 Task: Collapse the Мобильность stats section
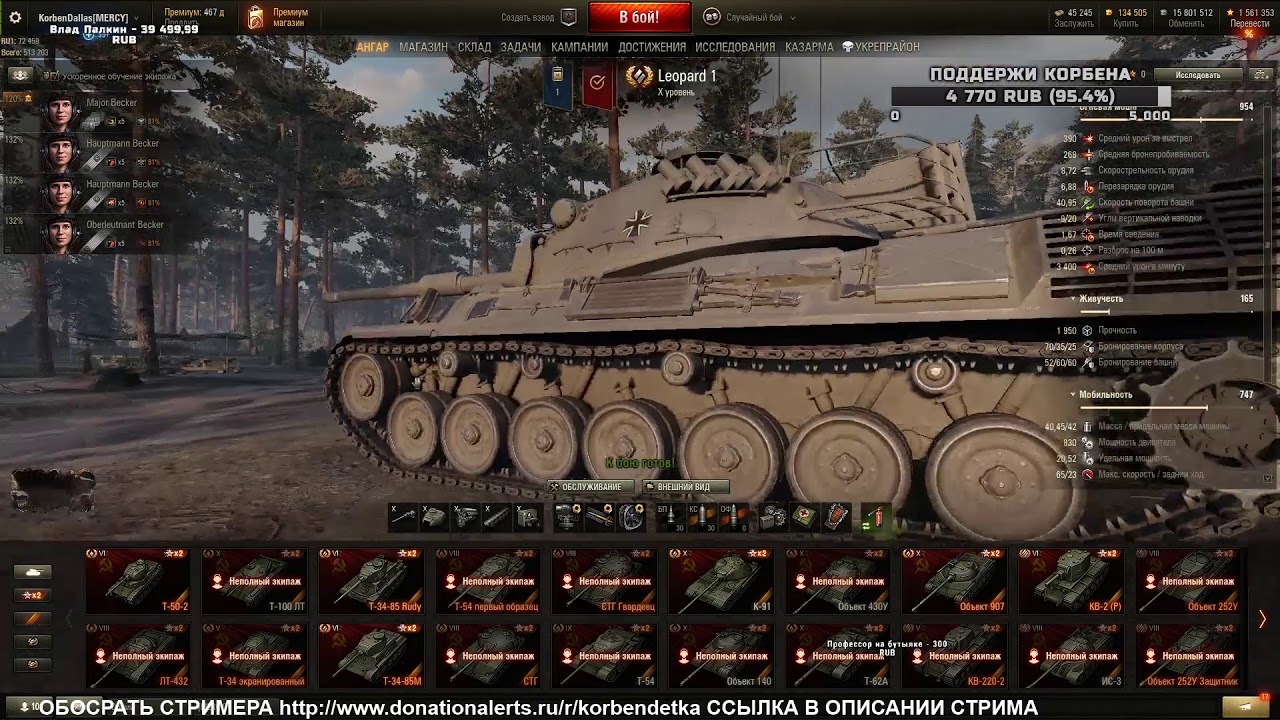click(x=1073, y=394)
